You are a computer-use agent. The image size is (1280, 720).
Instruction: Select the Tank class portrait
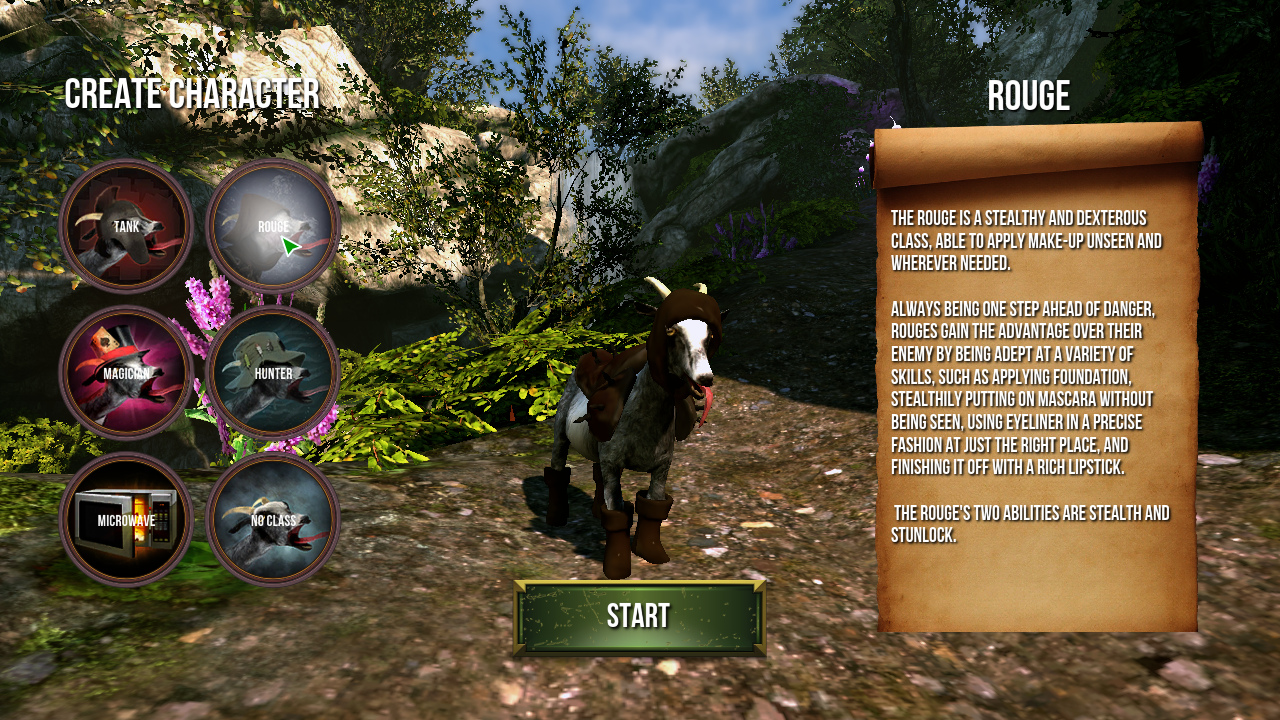click(x=126, y=226)
